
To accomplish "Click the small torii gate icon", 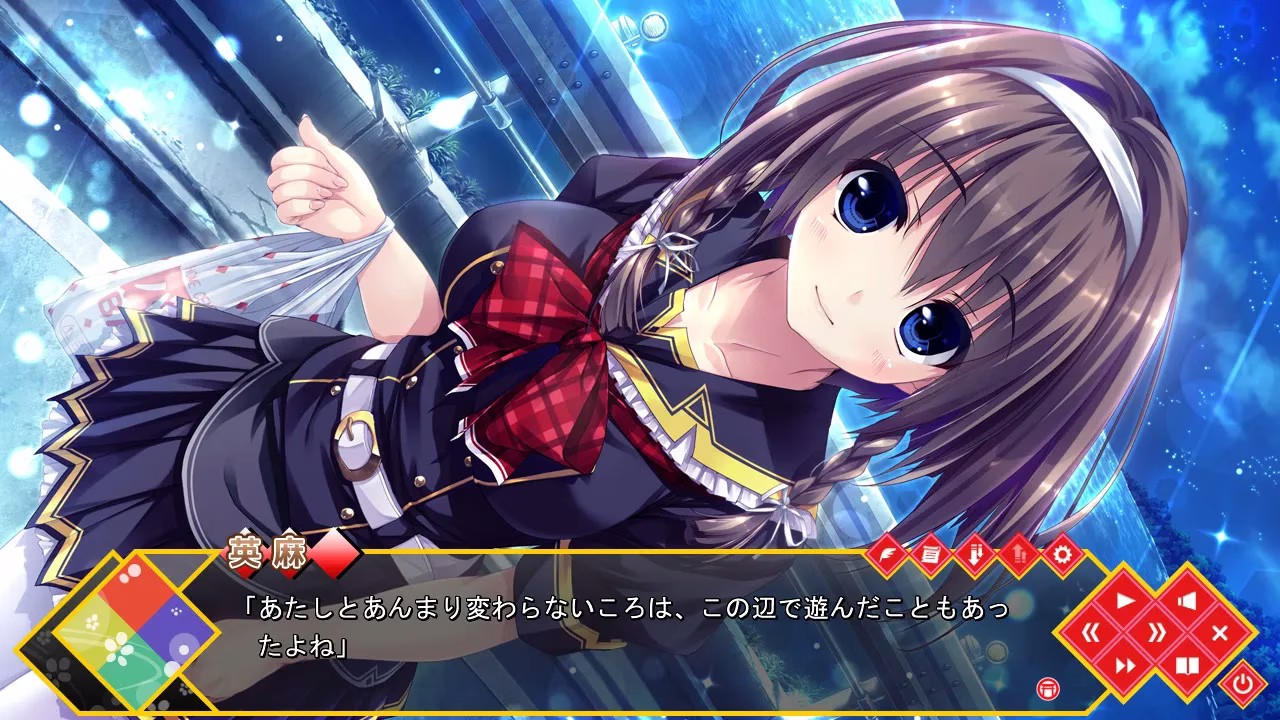I will [1048, 687].
